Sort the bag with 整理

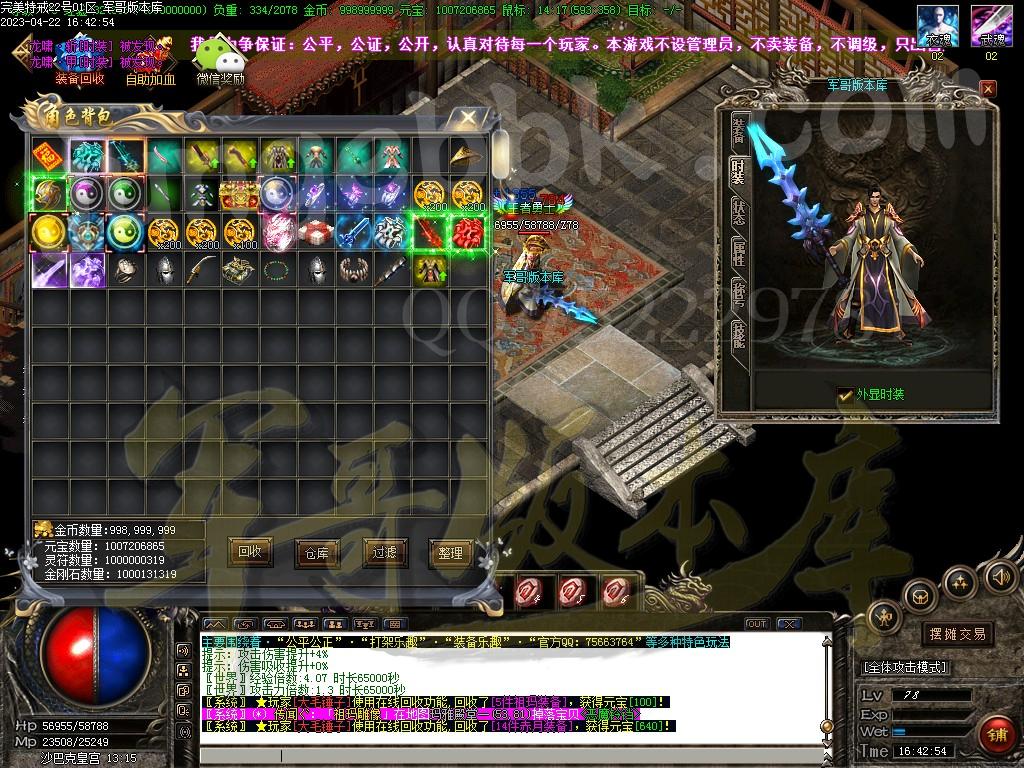click(450, 552)
